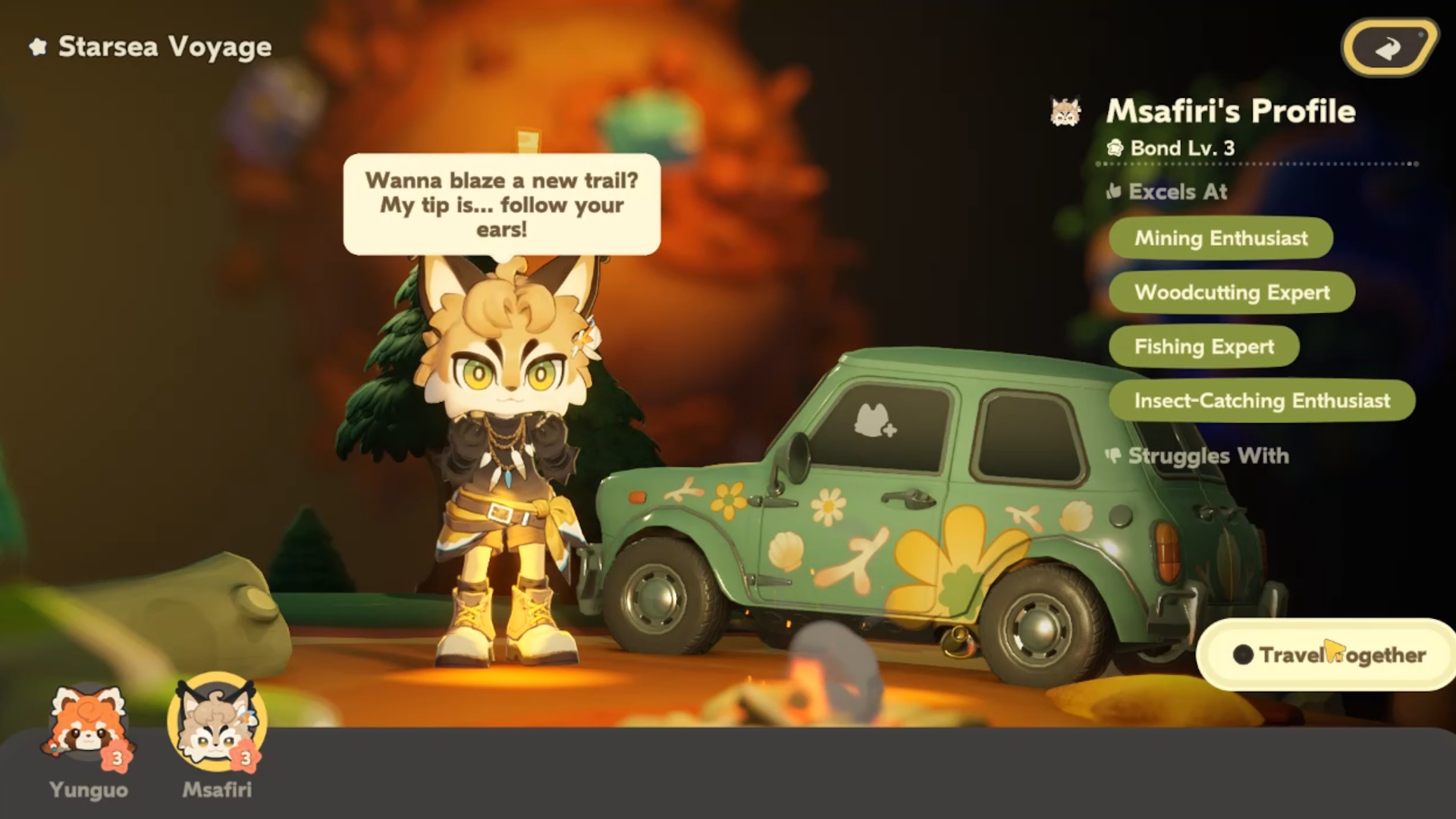Select Yunguo's red panda portrait
The image size is (1456, 819).
[88, 724]
